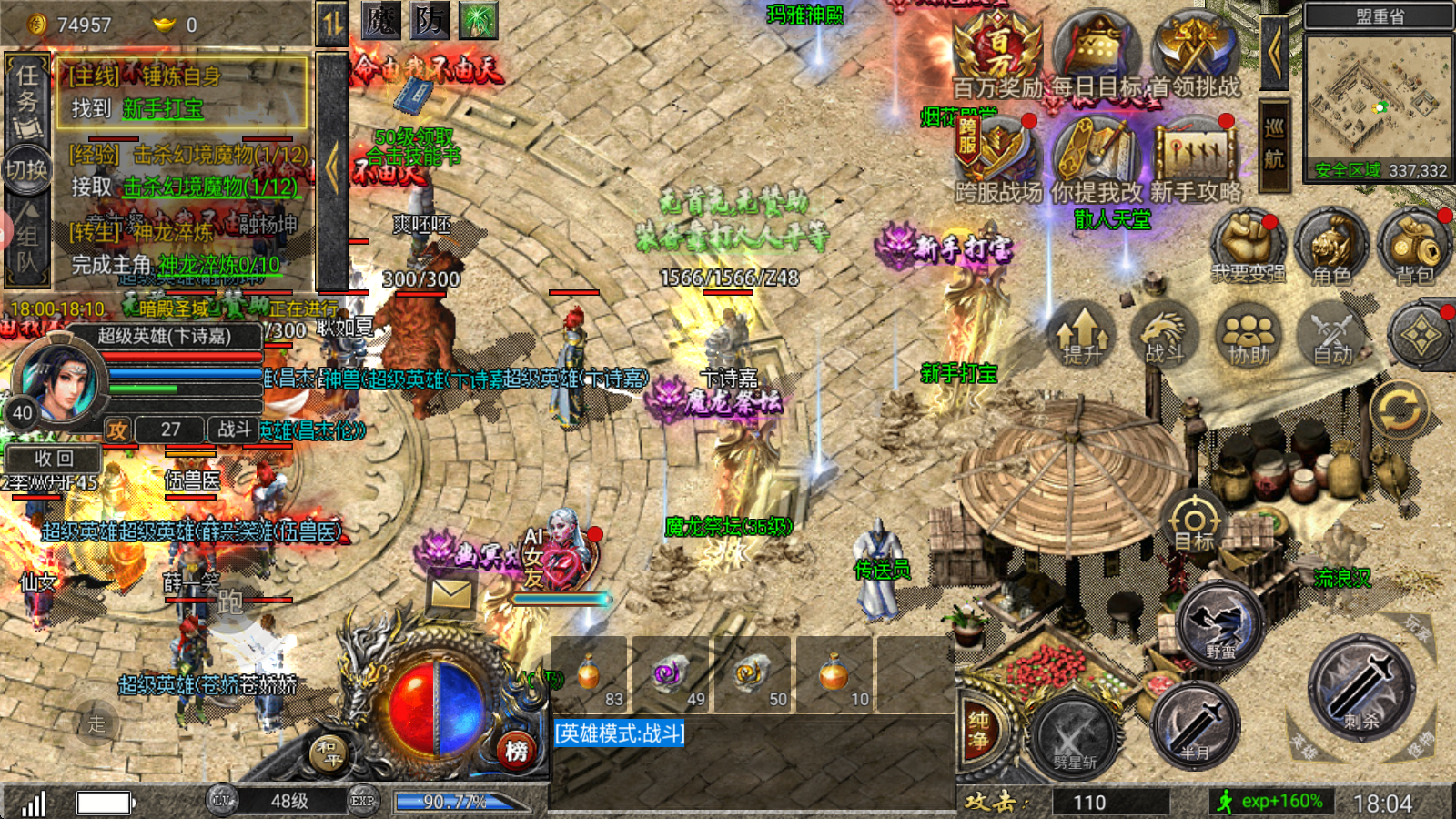Open the 每日目标 daily goals icon
Image resolution: width=1456 pixels, height=819 pixels.
1097,53
